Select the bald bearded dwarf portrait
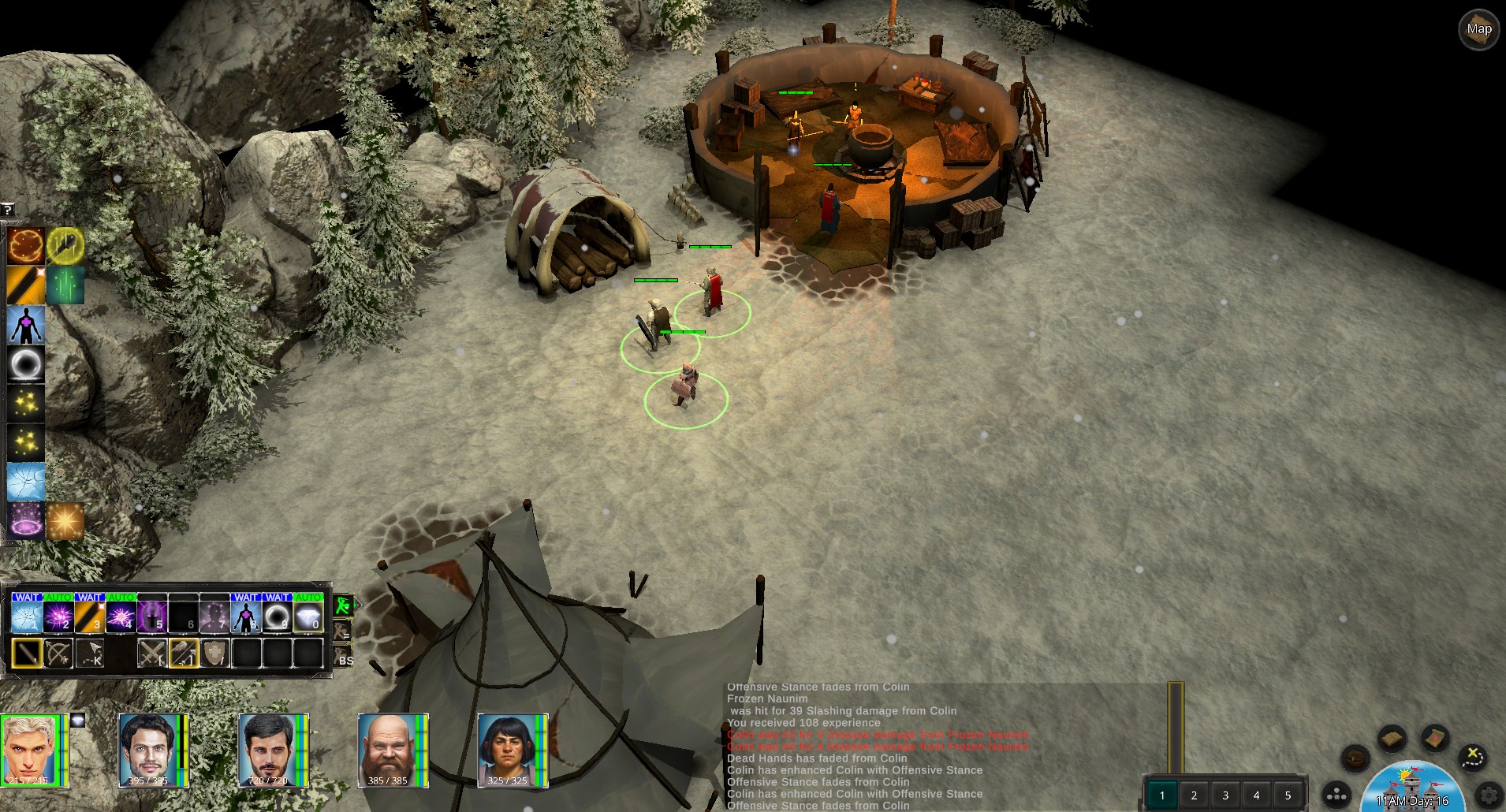The image size is (1506, 812). [x=386, y=751]
